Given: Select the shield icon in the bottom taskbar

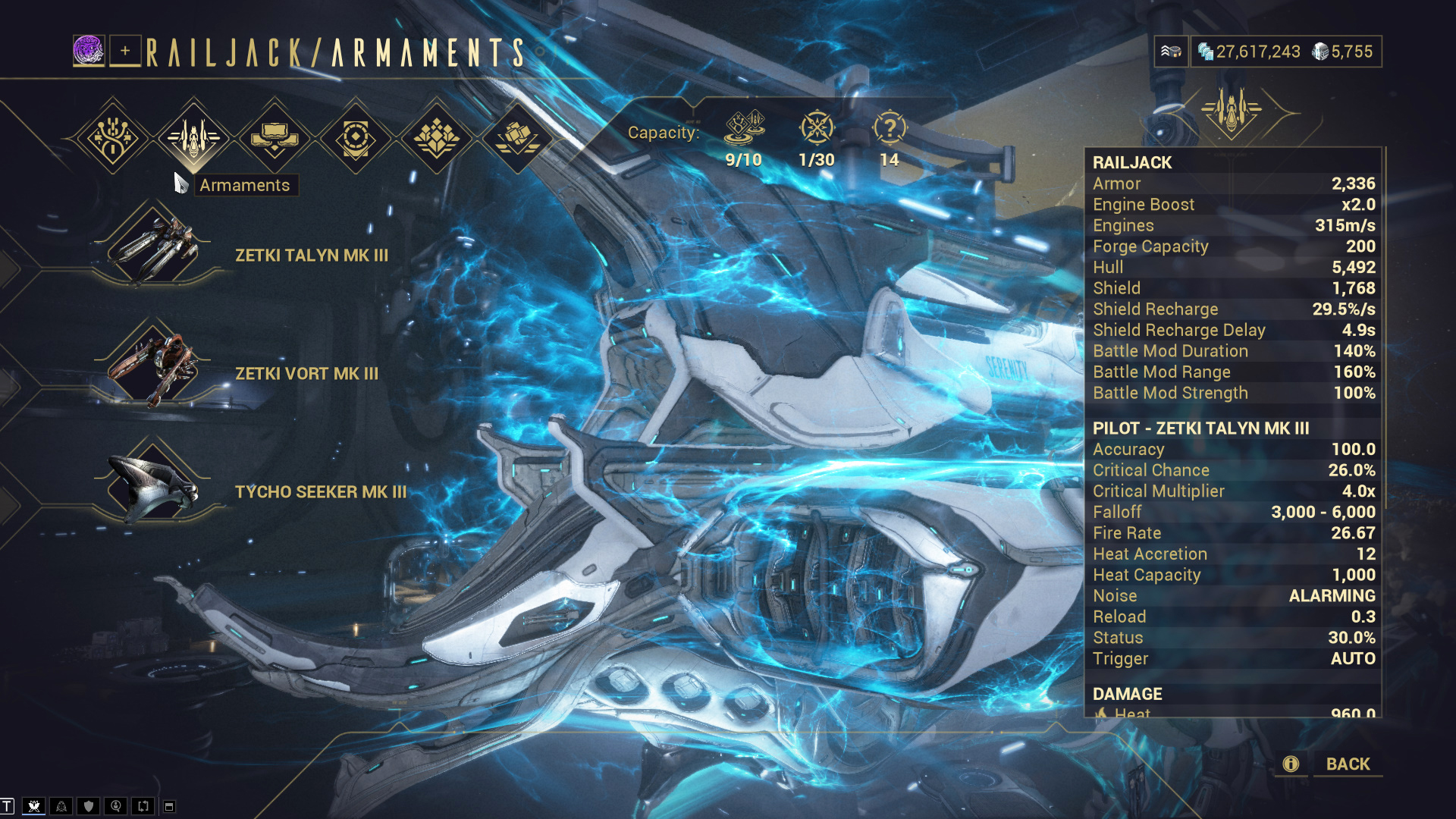Looking at the screenshot, I should [x=89, y=806].
